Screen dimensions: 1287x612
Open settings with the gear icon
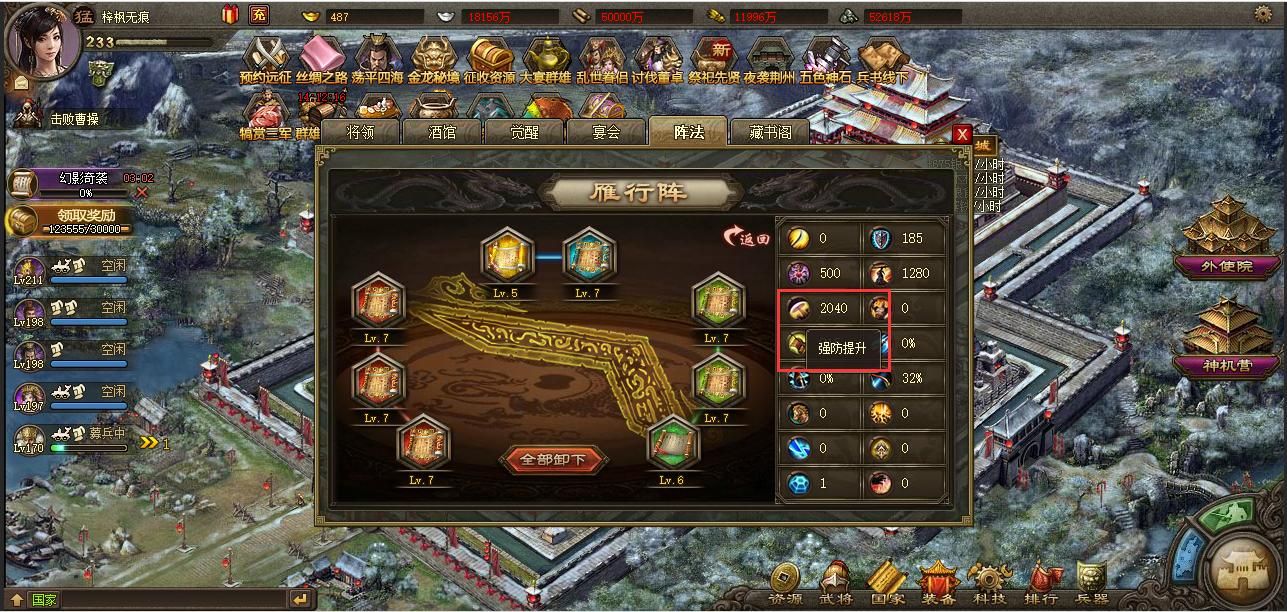tap(1262, 14)
